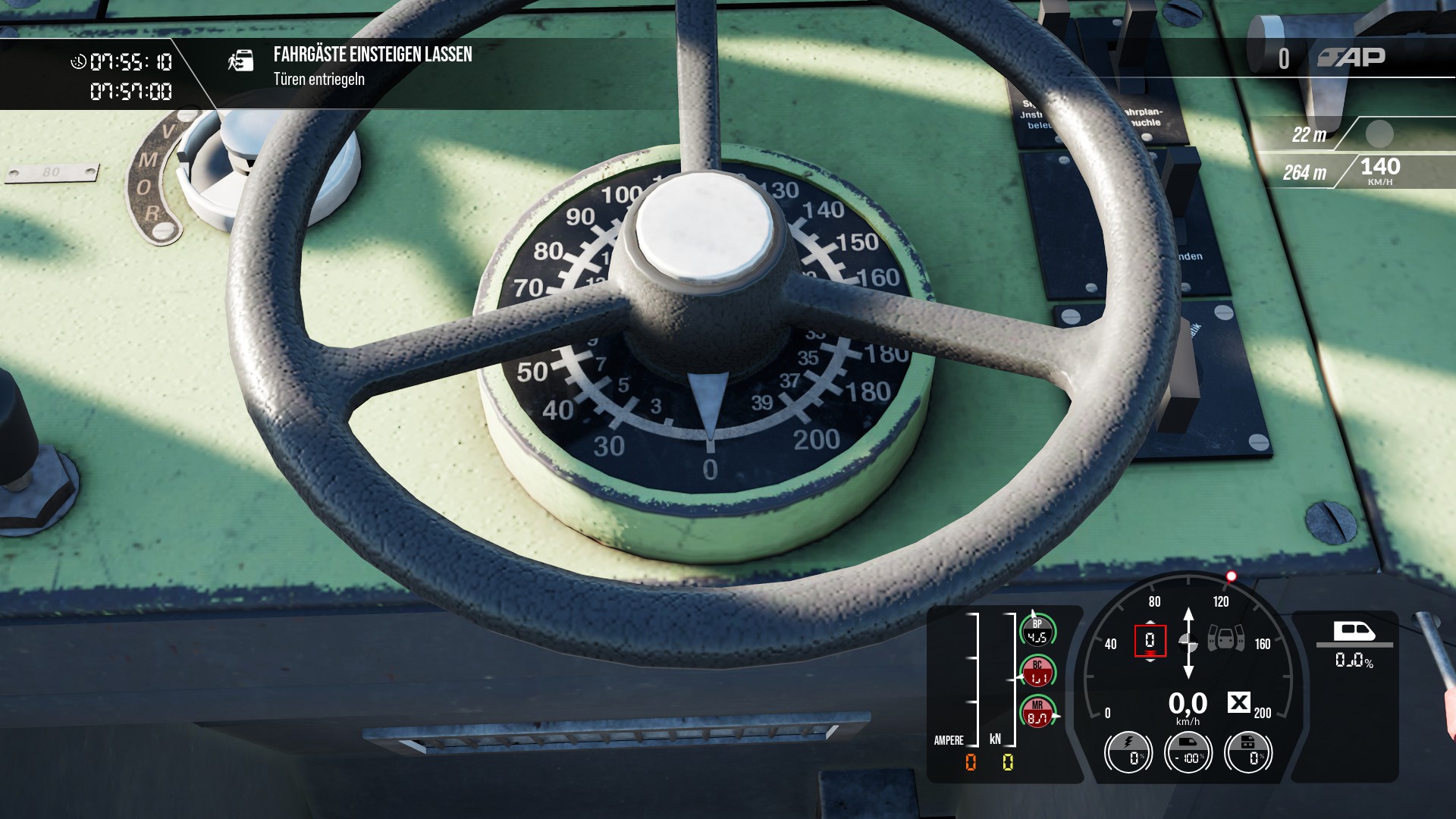Click the AP score icon
The width and height of the screenshot is (1456, 819).
point(1351,58)
